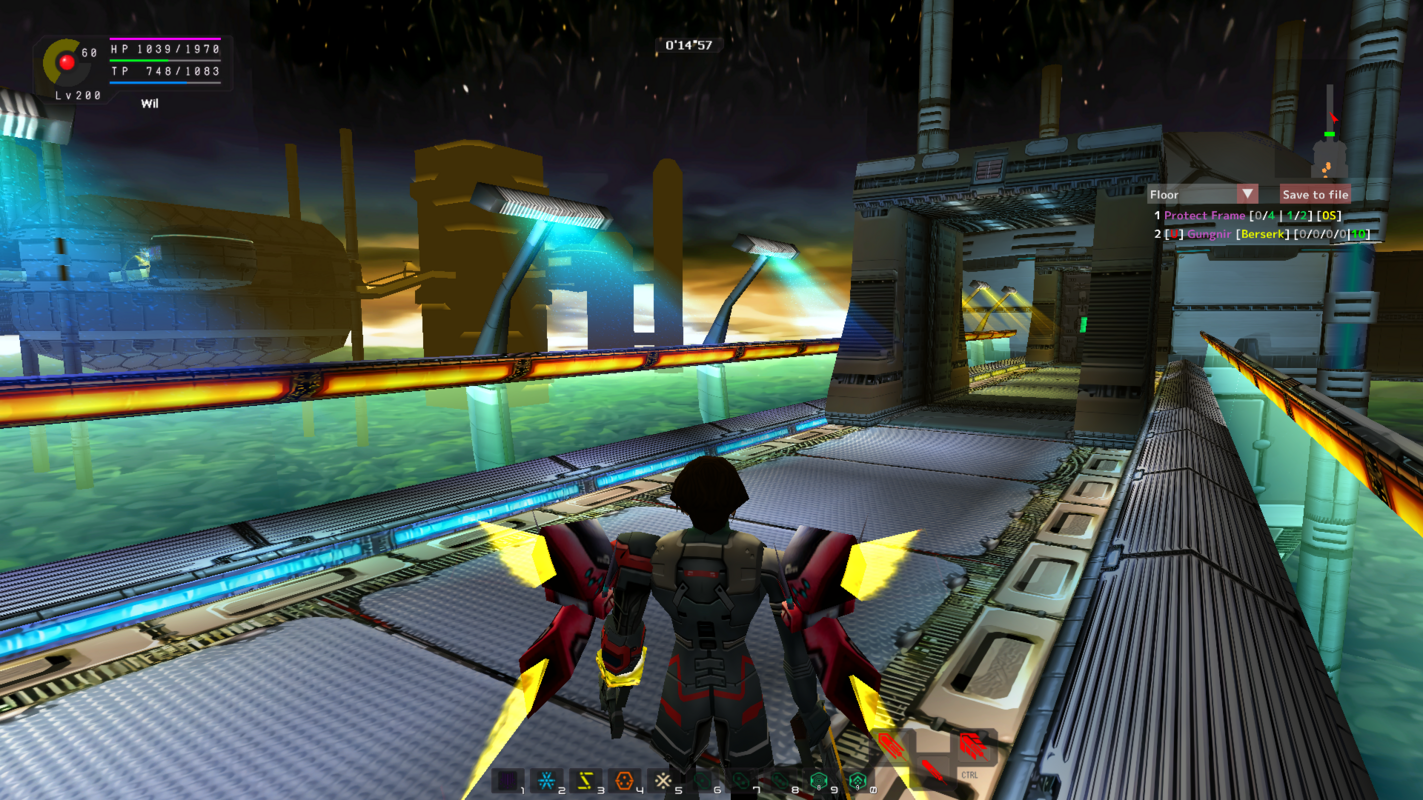The image size is (1423, 800).
Task: Select the Gungnir Berserk item row
Action: tap(1261, 234)
